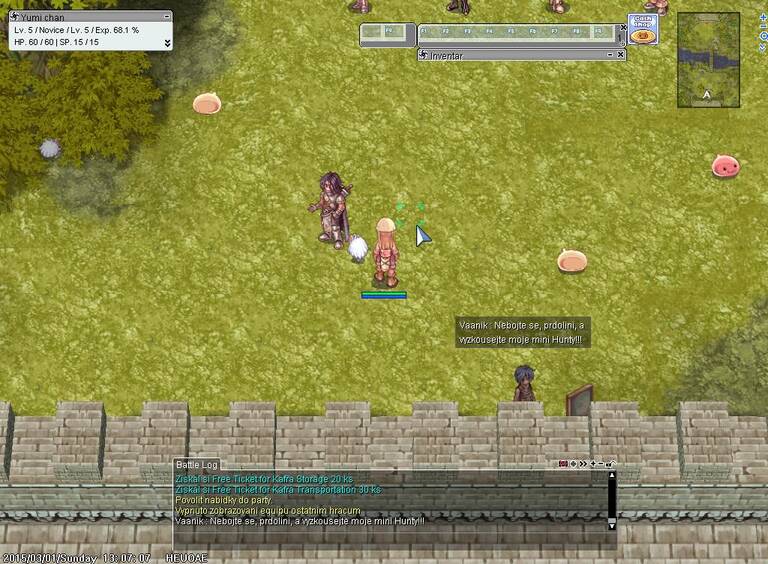Zoom in the minimap with plus button
The image size is (768, 564).
[763, 18]
